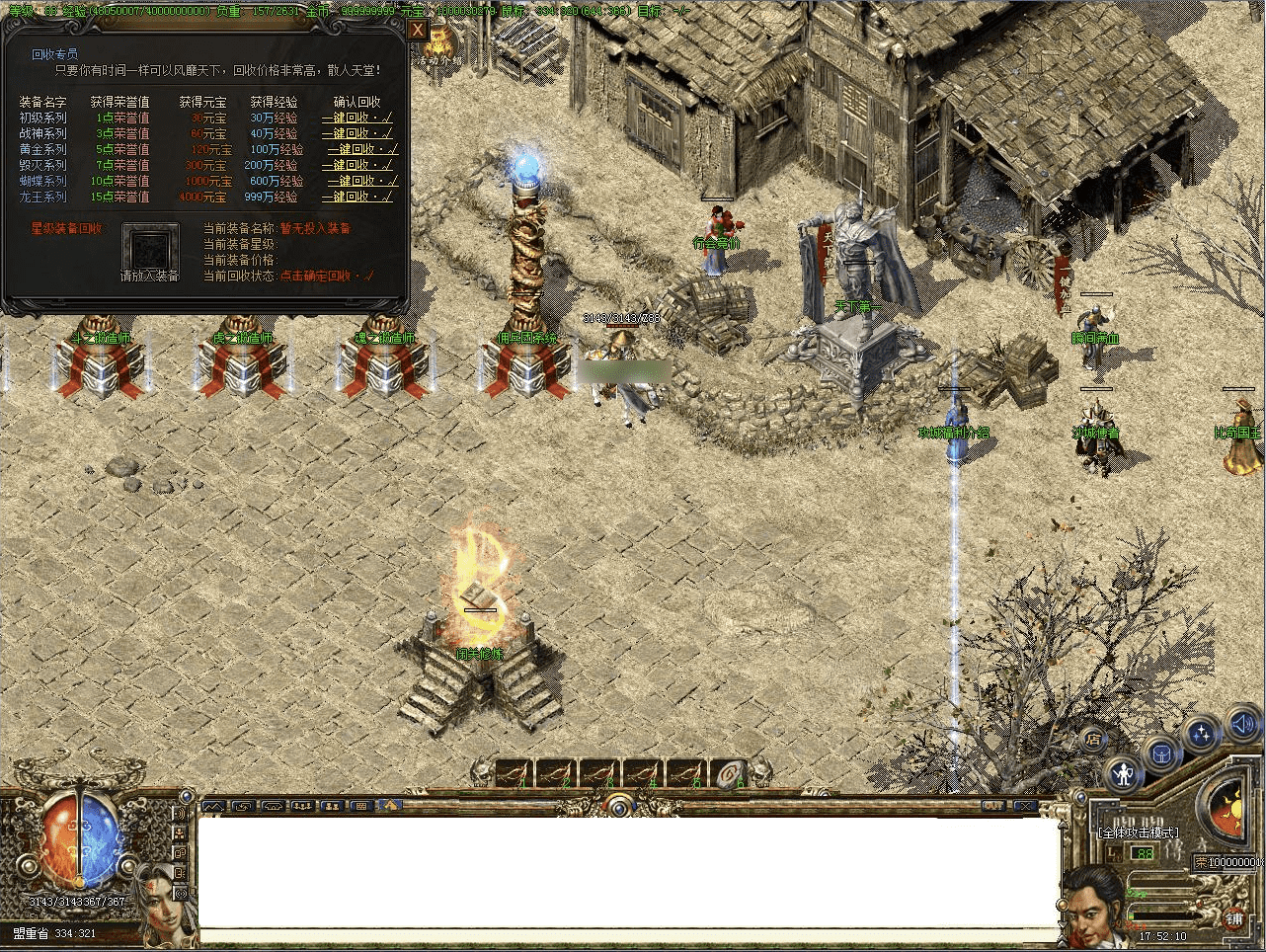1266x952 pixels.
Task: One-click recycle the 蝴蝶系列 equipment
Action: (x=360, y=181)
